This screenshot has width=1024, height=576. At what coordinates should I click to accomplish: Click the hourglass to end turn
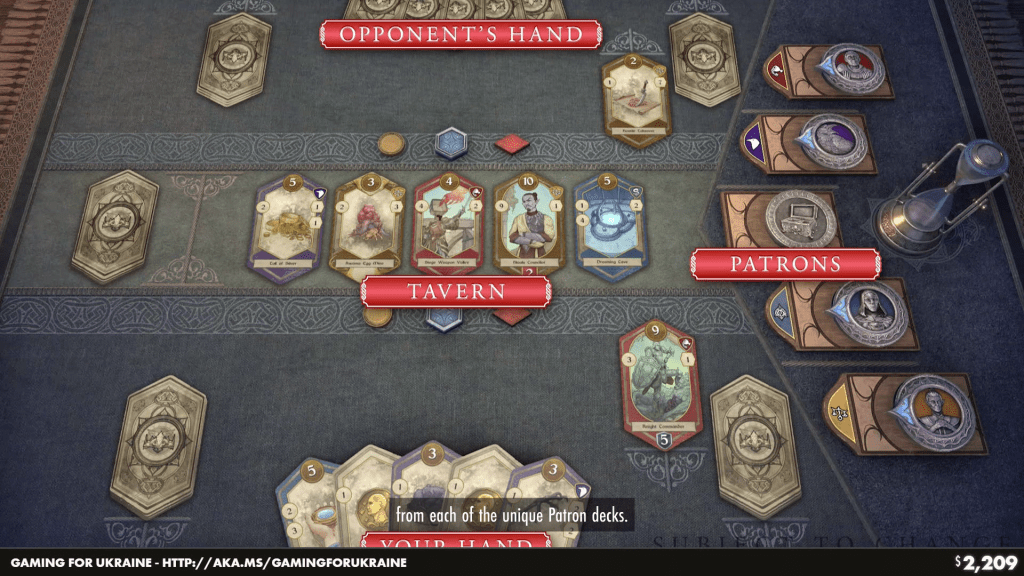coord(946,198)
